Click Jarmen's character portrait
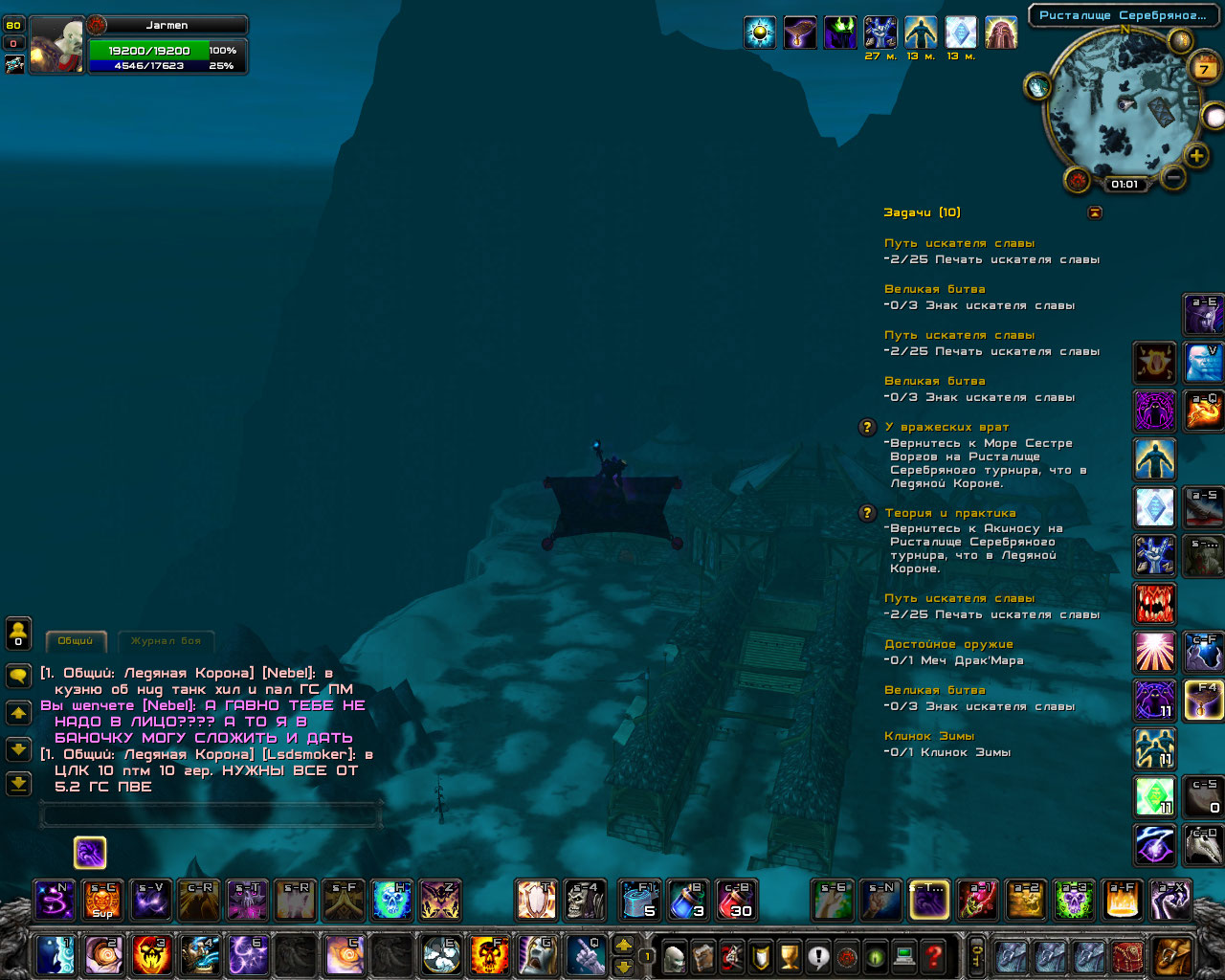This screenshot has width=1225, height=980. pos(56,45)
